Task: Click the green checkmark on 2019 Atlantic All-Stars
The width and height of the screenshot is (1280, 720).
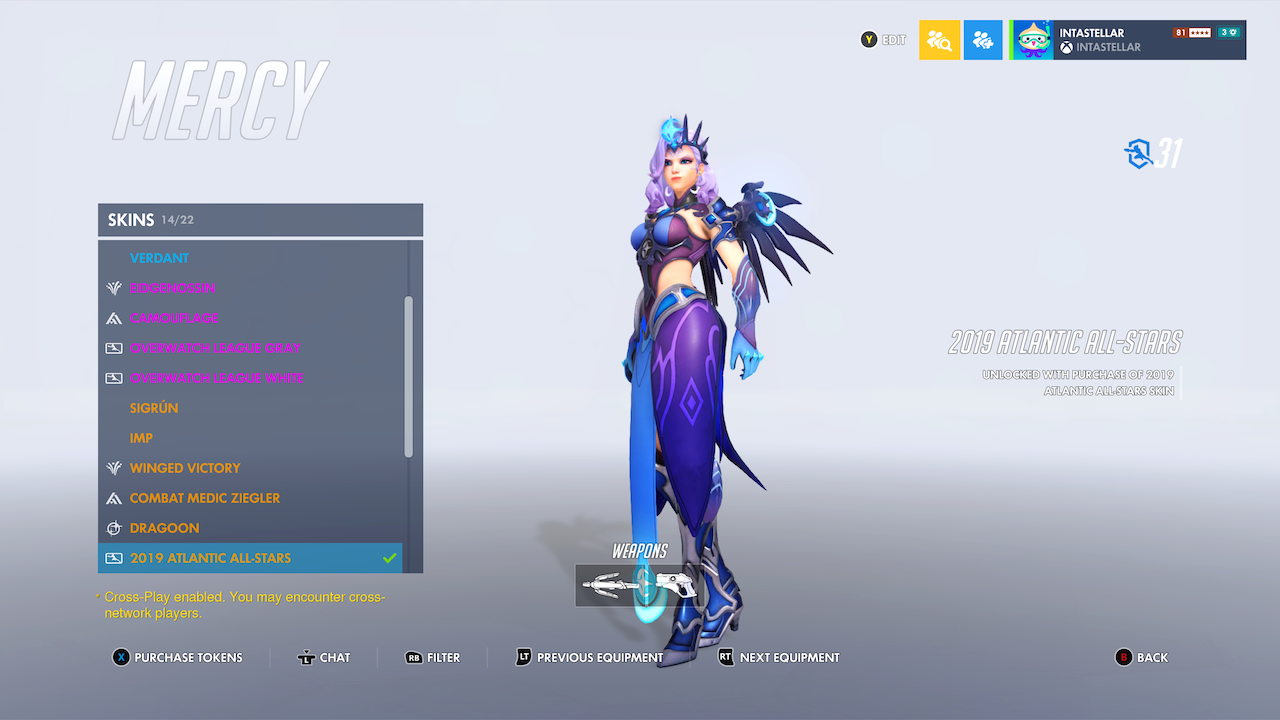Action: click(391, 558)
